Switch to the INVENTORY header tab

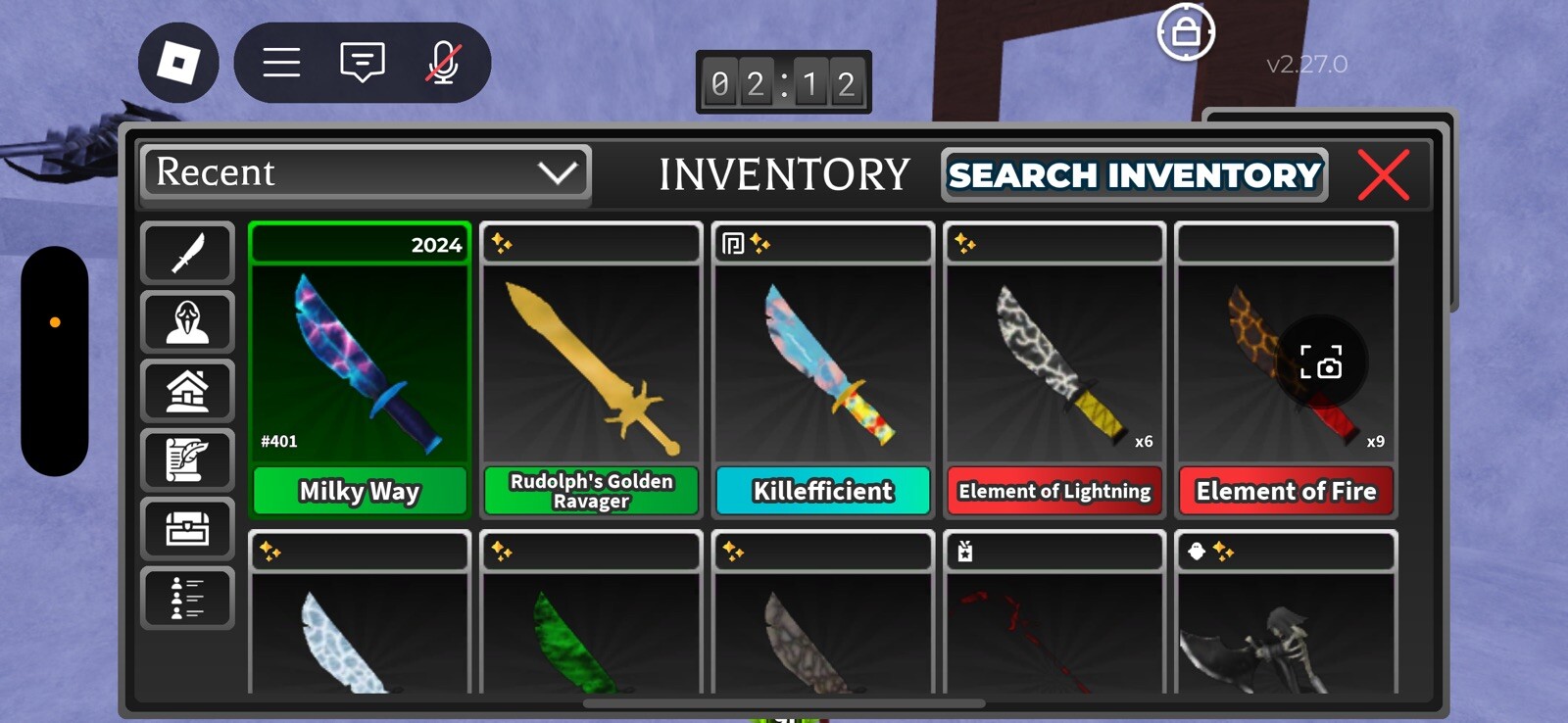click(784, 175)
